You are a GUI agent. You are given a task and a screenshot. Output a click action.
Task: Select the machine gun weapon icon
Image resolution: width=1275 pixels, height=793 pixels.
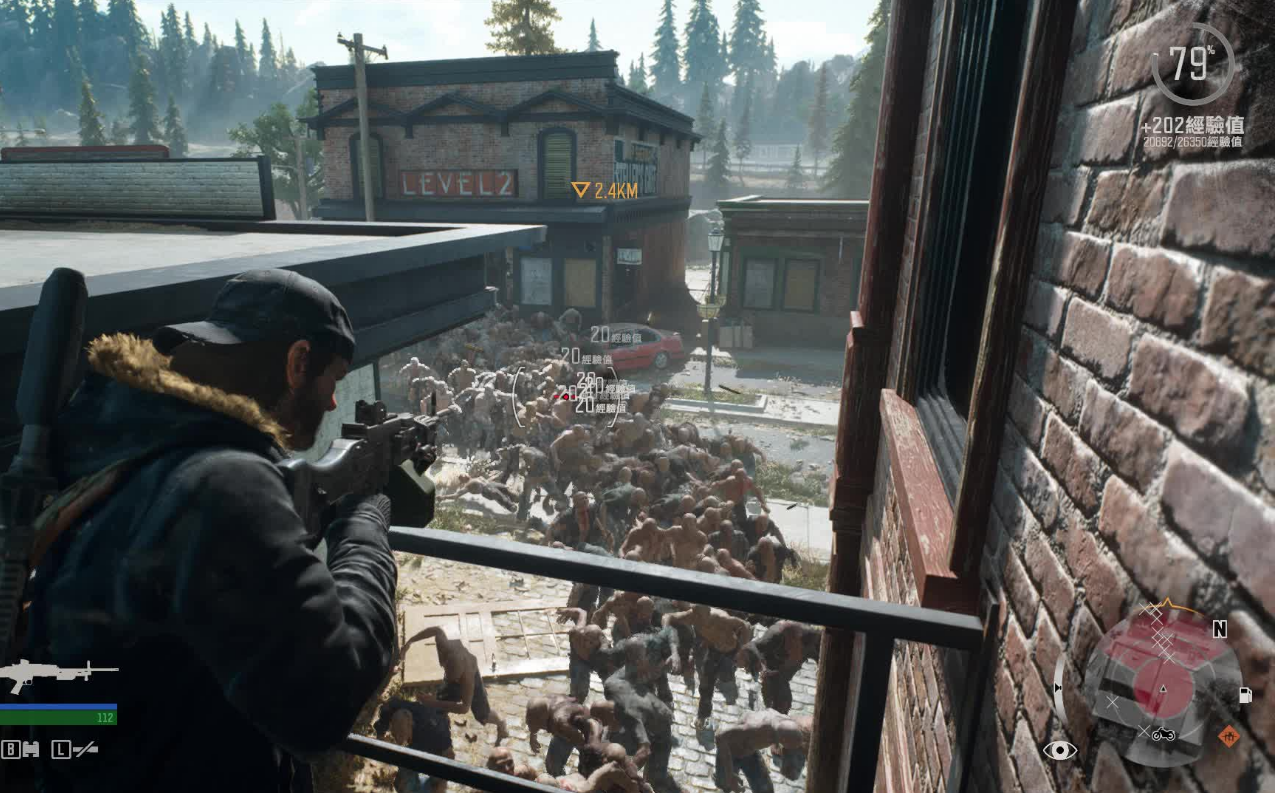click(58, 675)
